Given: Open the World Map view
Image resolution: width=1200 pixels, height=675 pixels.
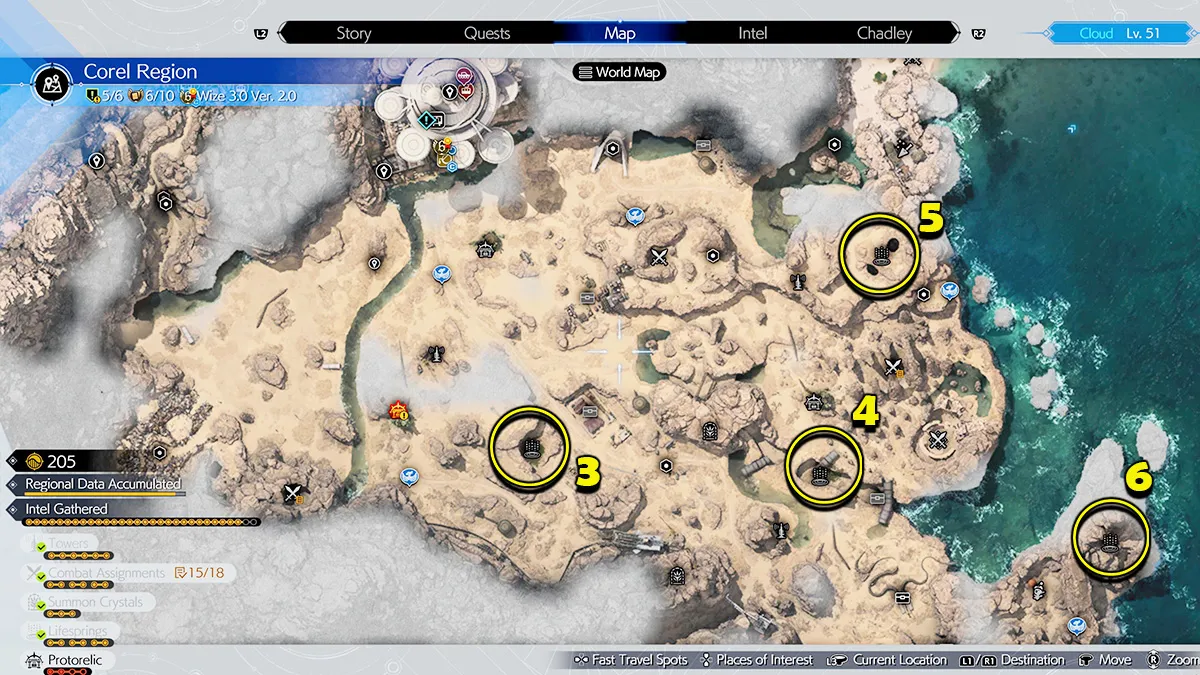Looking at the screenshot, I should pyautogui.click(x=620, y=72).
